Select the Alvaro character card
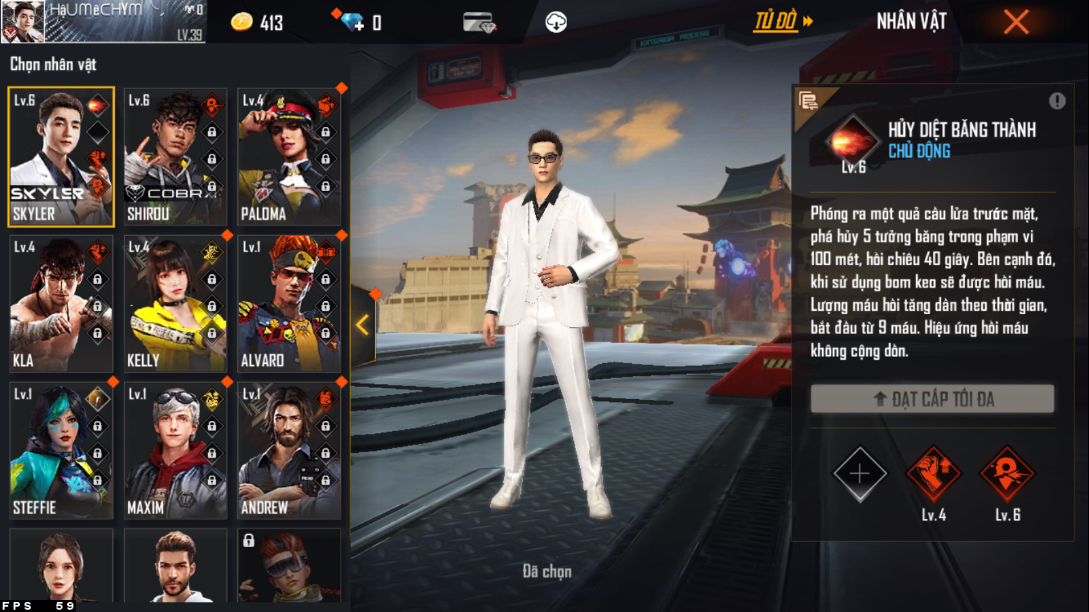 click(289, 303)
